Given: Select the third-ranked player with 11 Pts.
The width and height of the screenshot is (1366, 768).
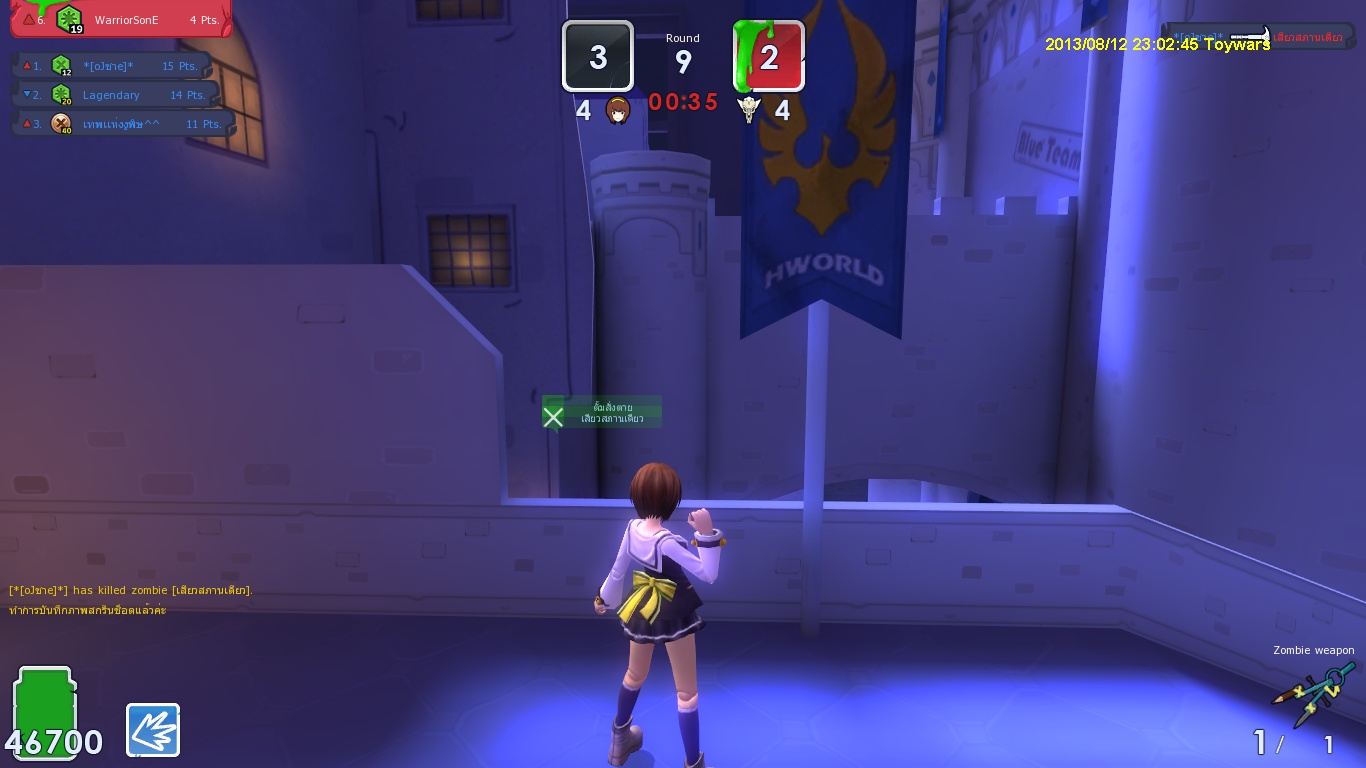Looking at the screenshot, I should tap(122, 124).
